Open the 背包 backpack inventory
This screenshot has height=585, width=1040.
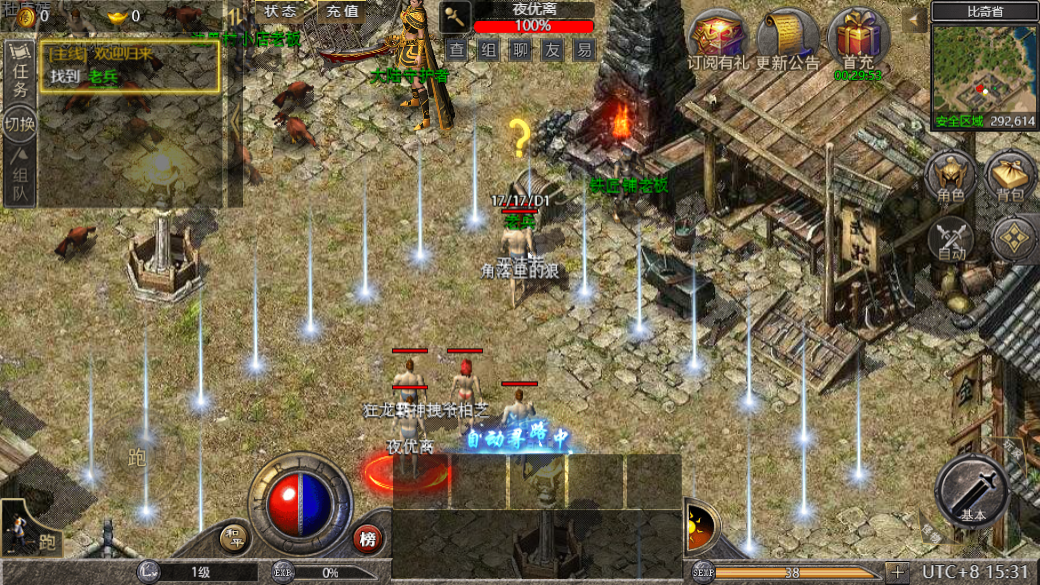click(1010, 176)
